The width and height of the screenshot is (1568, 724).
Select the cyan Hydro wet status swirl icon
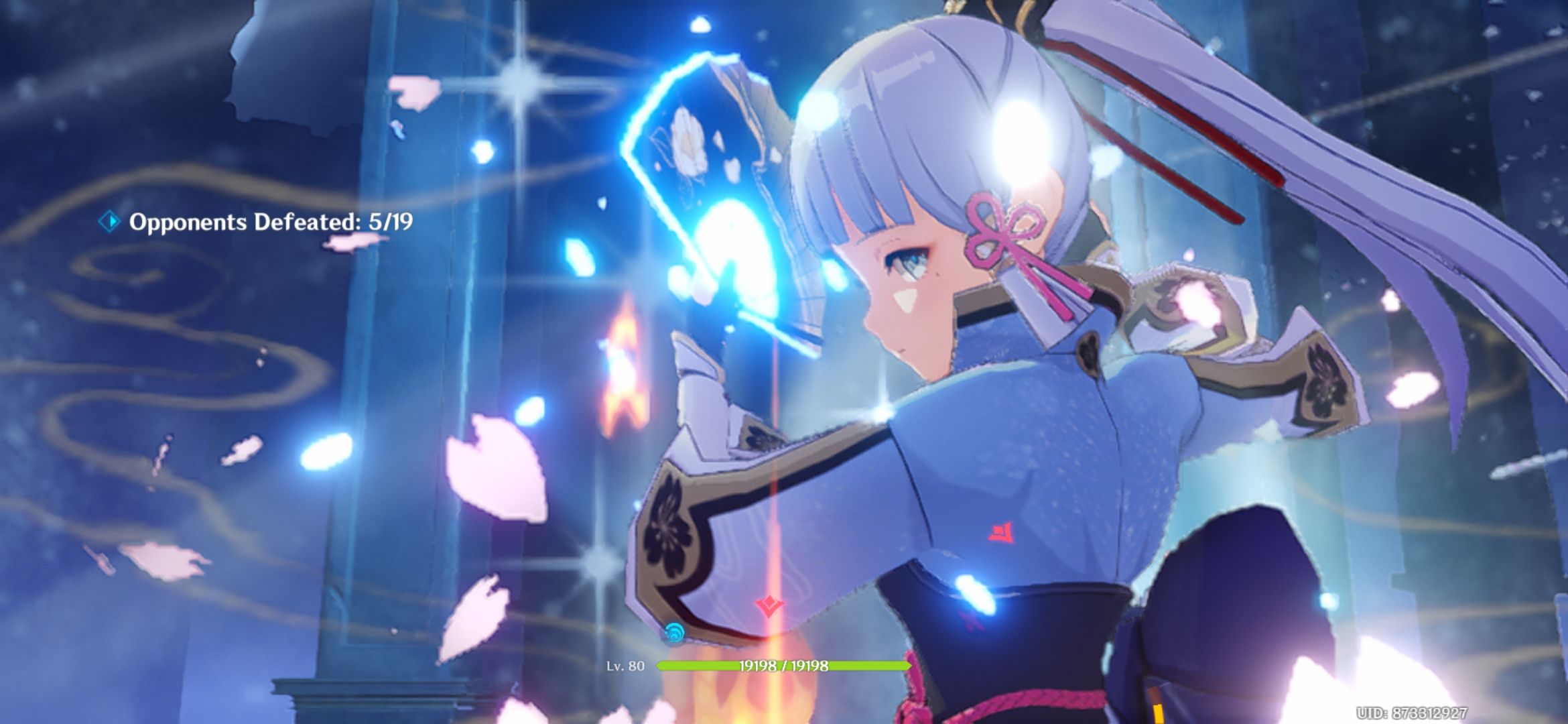[x=675, y=631]
